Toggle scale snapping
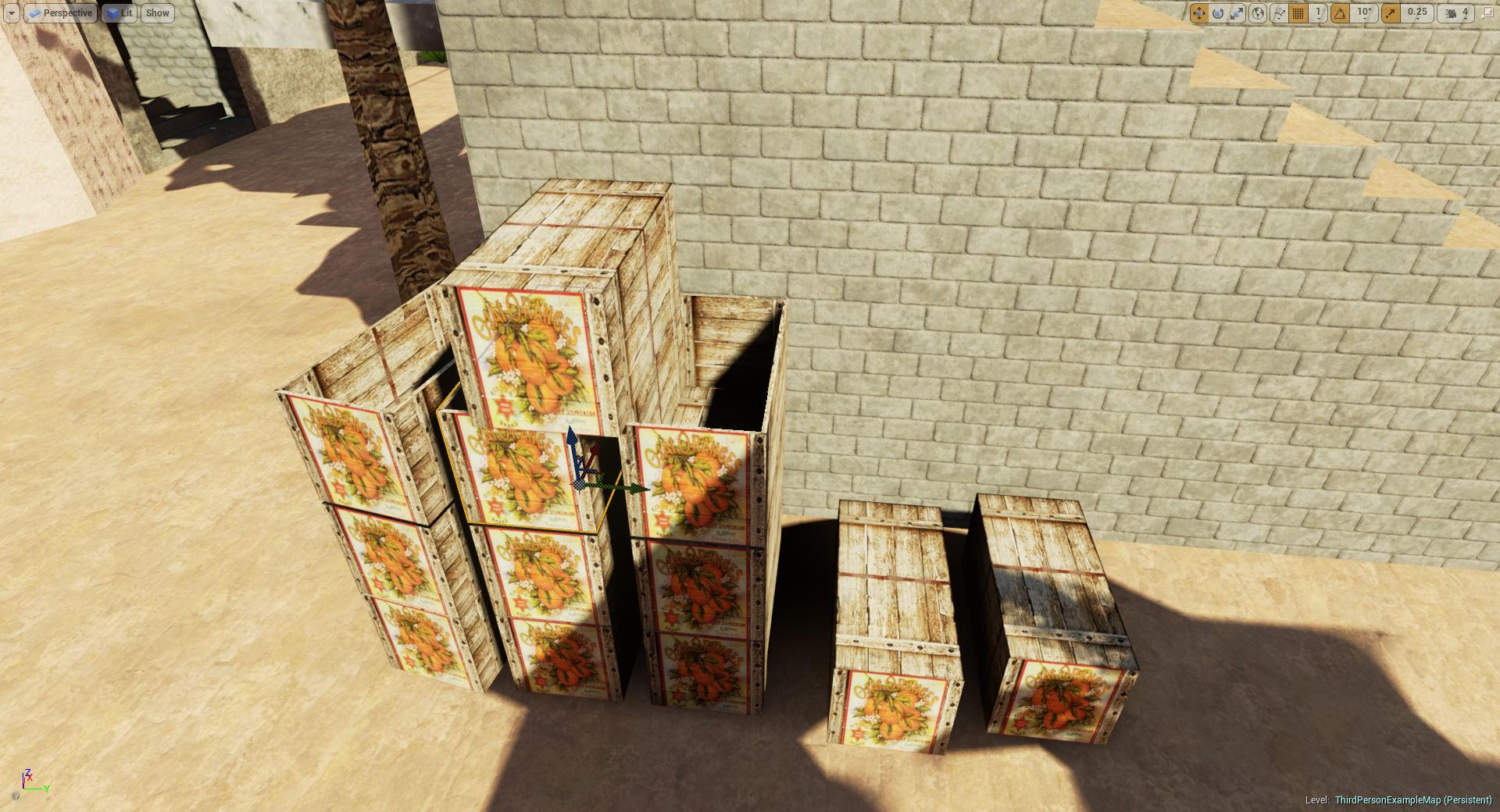Screen dimensions: 1500x812 point(1391,13)
